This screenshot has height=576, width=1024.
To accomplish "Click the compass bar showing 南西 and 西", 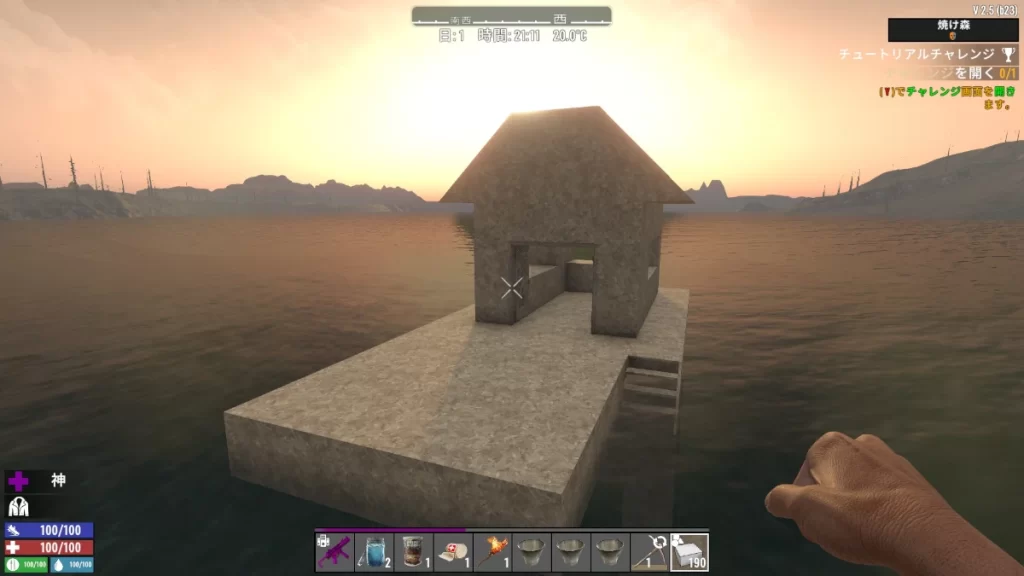I will pos(511,17).
